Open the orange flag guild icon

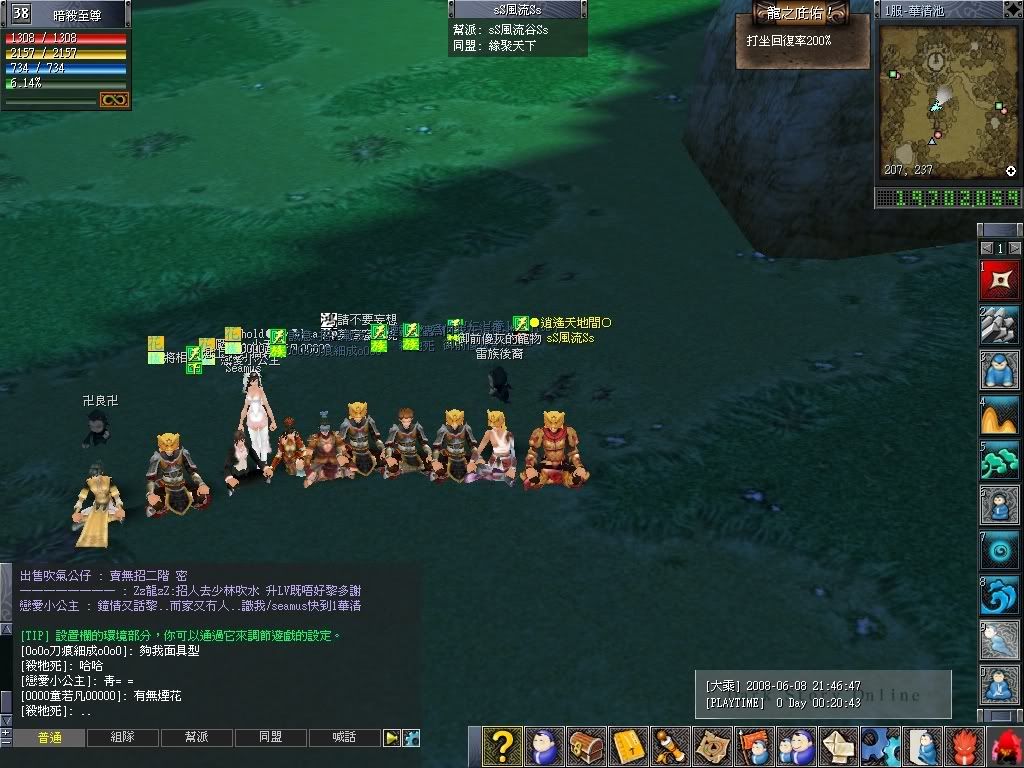tap(754, 747)
